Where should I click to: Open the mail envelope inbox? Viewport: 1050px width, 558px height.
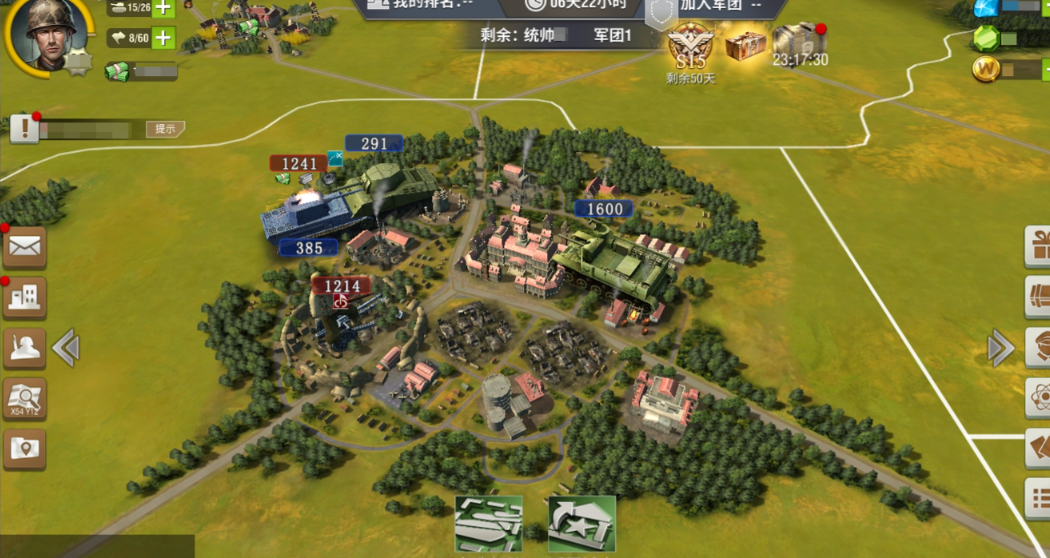(x=24, y=246)
